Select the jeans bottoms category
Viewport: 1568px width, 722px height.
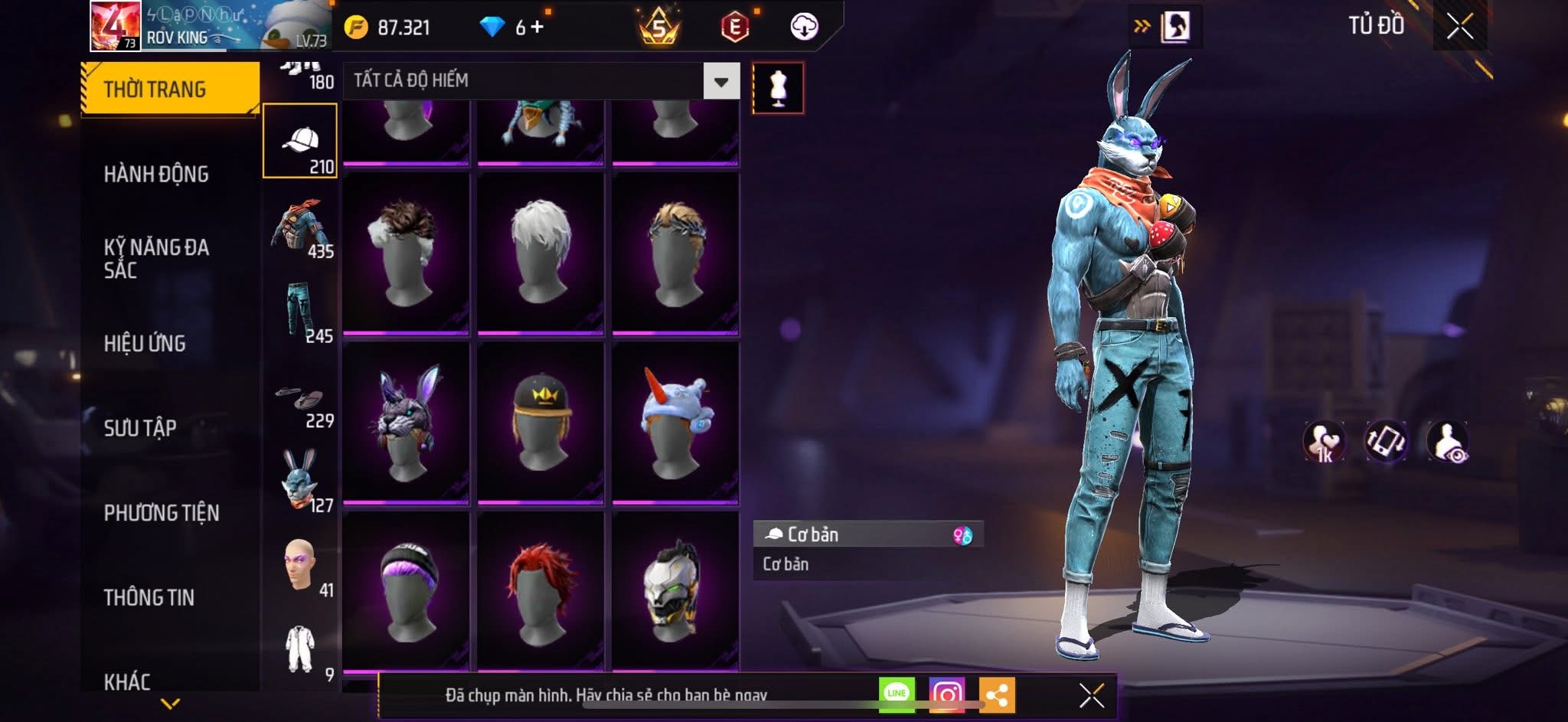point(300,309)
